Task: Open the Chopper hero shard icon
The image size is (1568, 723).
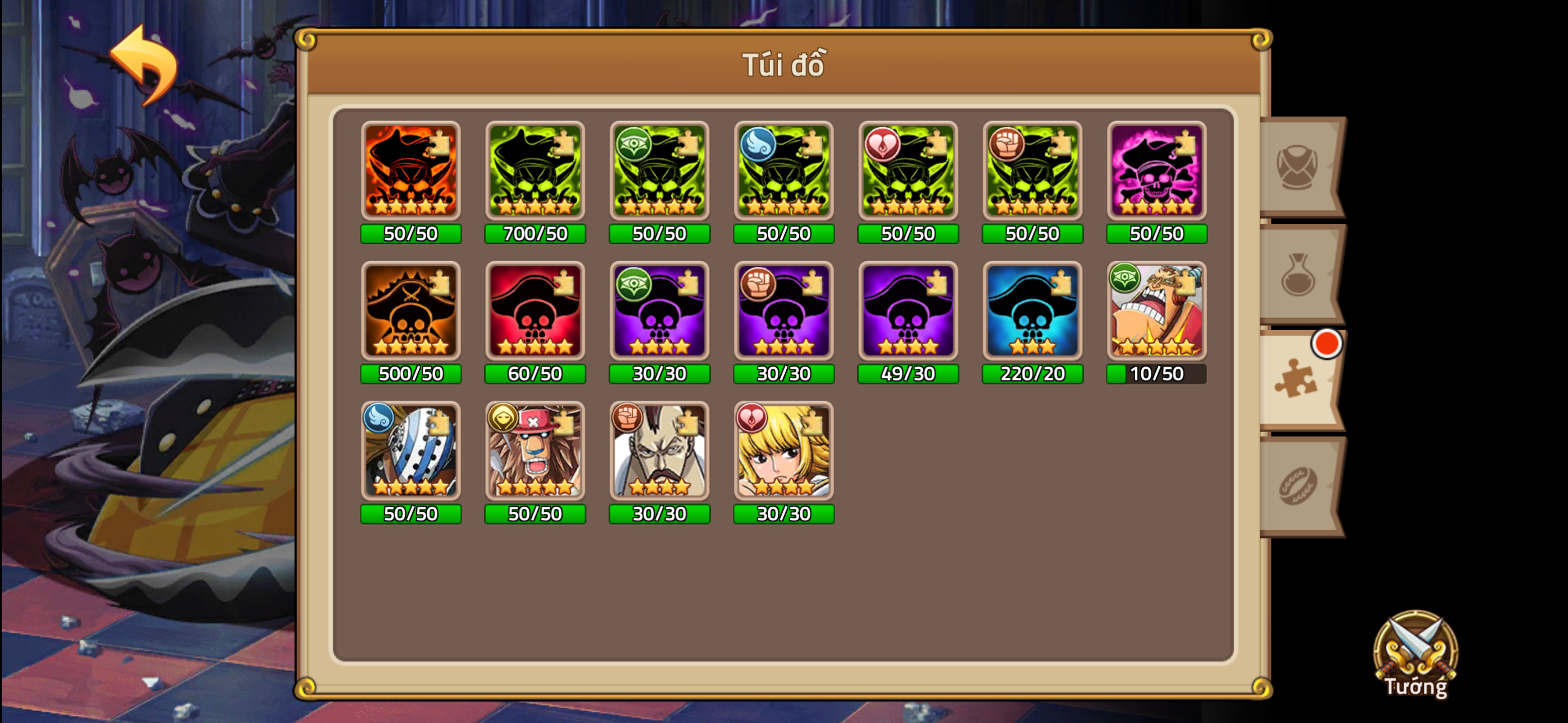Action: click(x=536, y=453)
